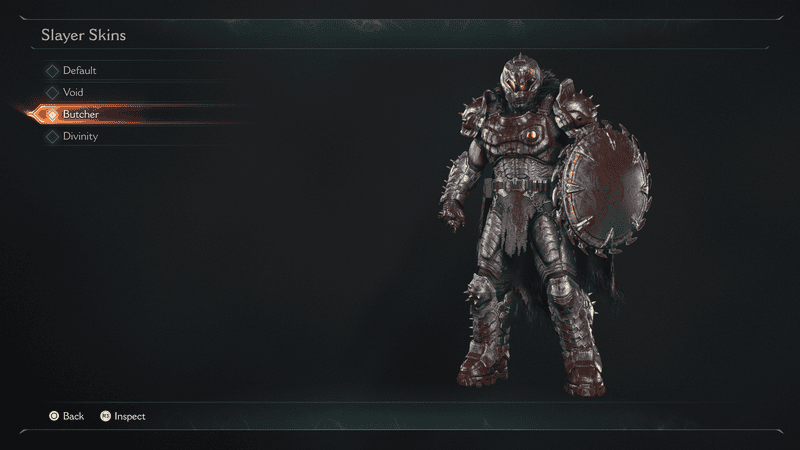Screen dimensions: 800x450
Task: Inspect the selected skin
Action: point(122,416)
